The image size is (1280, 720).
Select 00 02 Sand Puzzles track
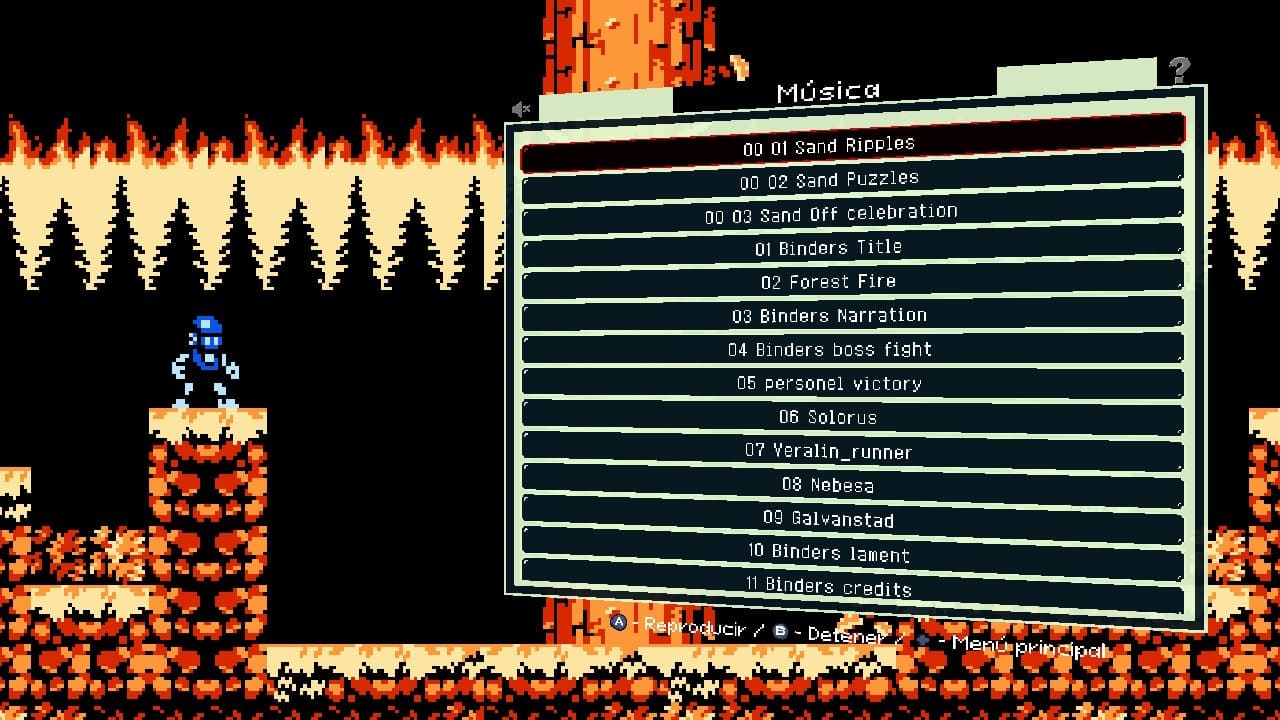pyautogui.click(x=829, y=181)
